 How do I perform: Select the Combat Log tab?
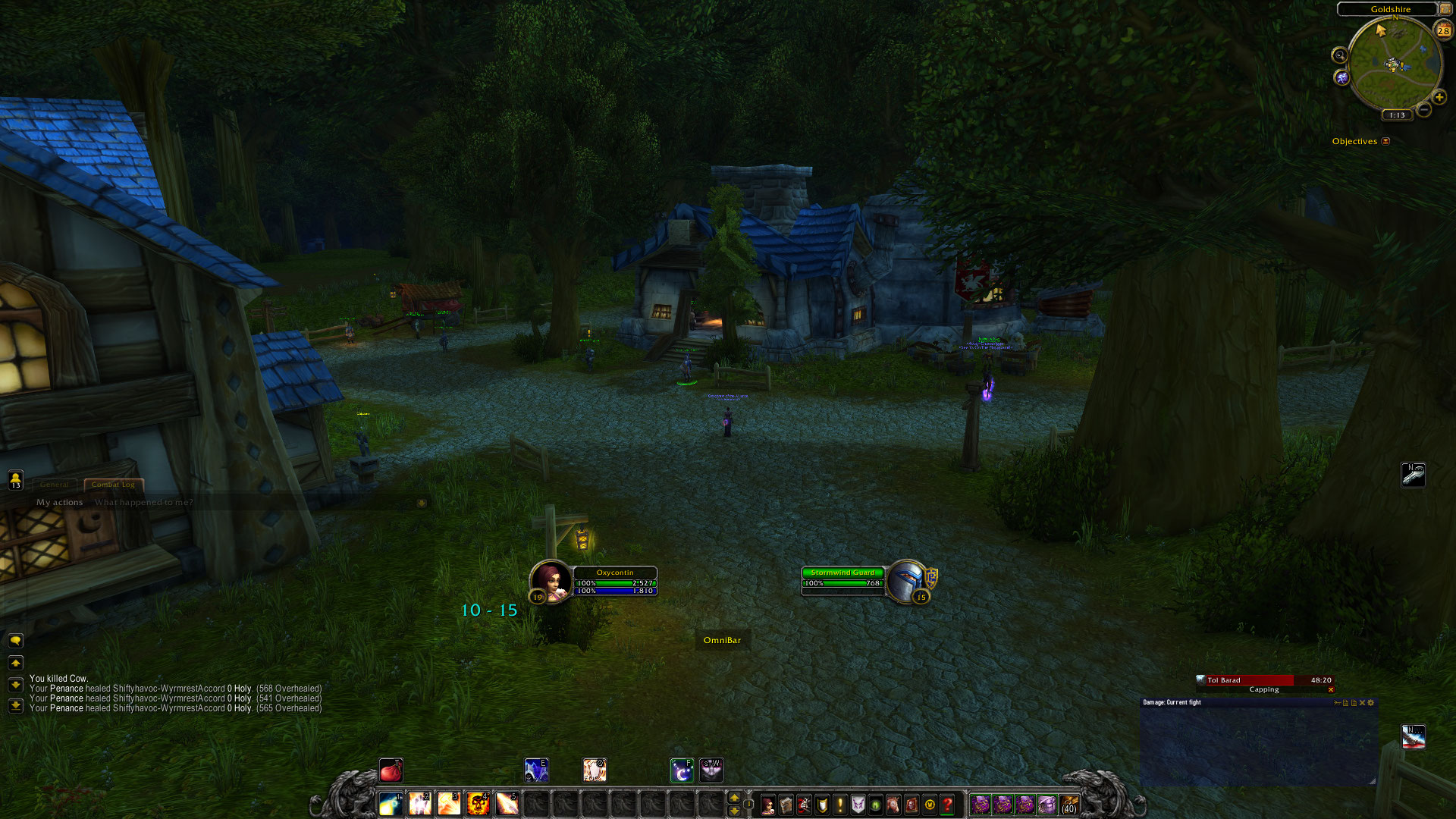point(113,485)
